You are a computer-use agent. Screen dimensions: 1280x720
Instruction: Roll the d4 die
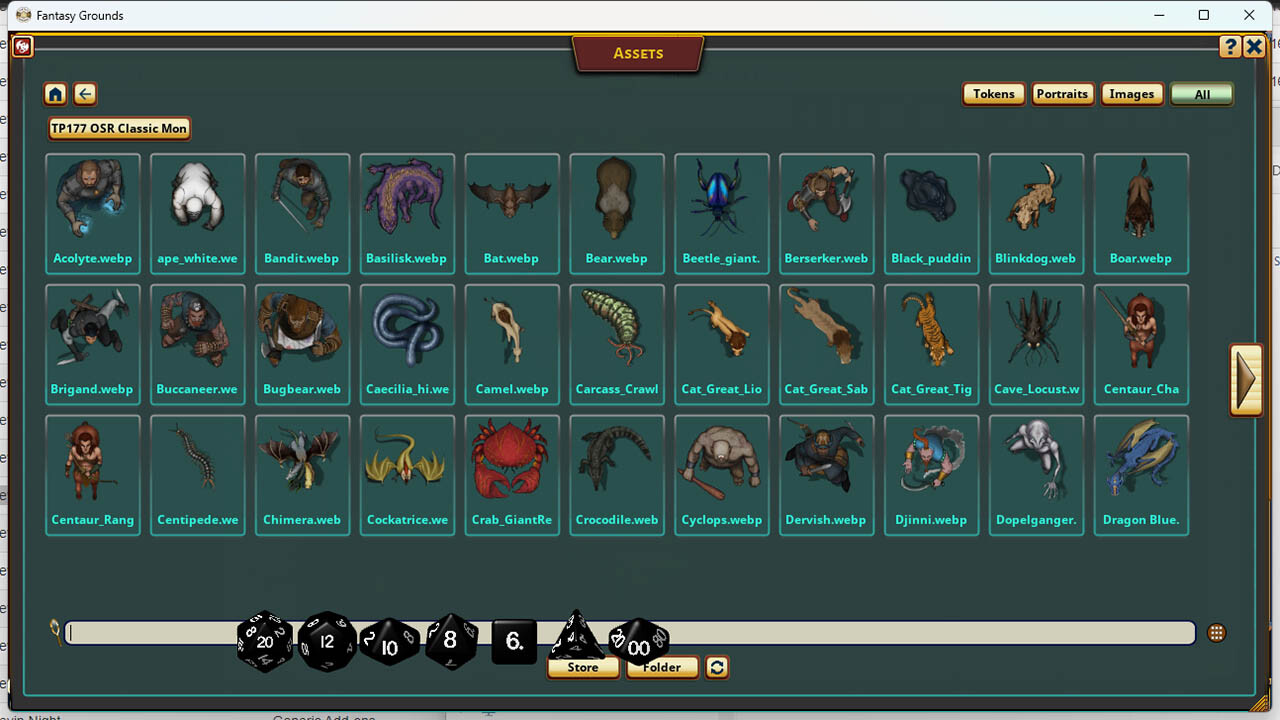click(576, 638)
